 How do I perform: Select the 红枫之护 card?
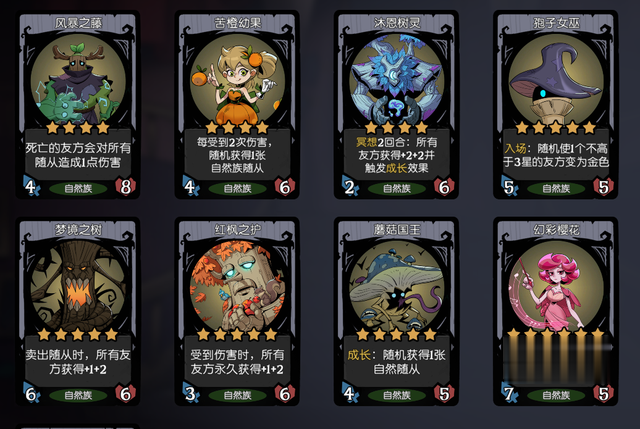(x=237, y=308)
